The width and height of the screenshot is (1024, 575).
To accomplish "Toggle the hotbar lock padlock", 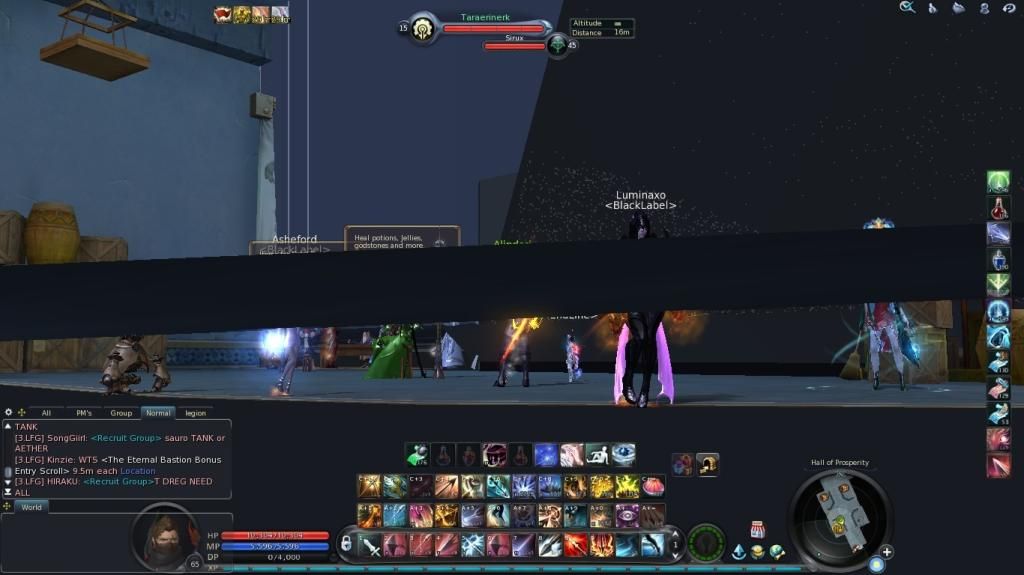I will point(346,544).
